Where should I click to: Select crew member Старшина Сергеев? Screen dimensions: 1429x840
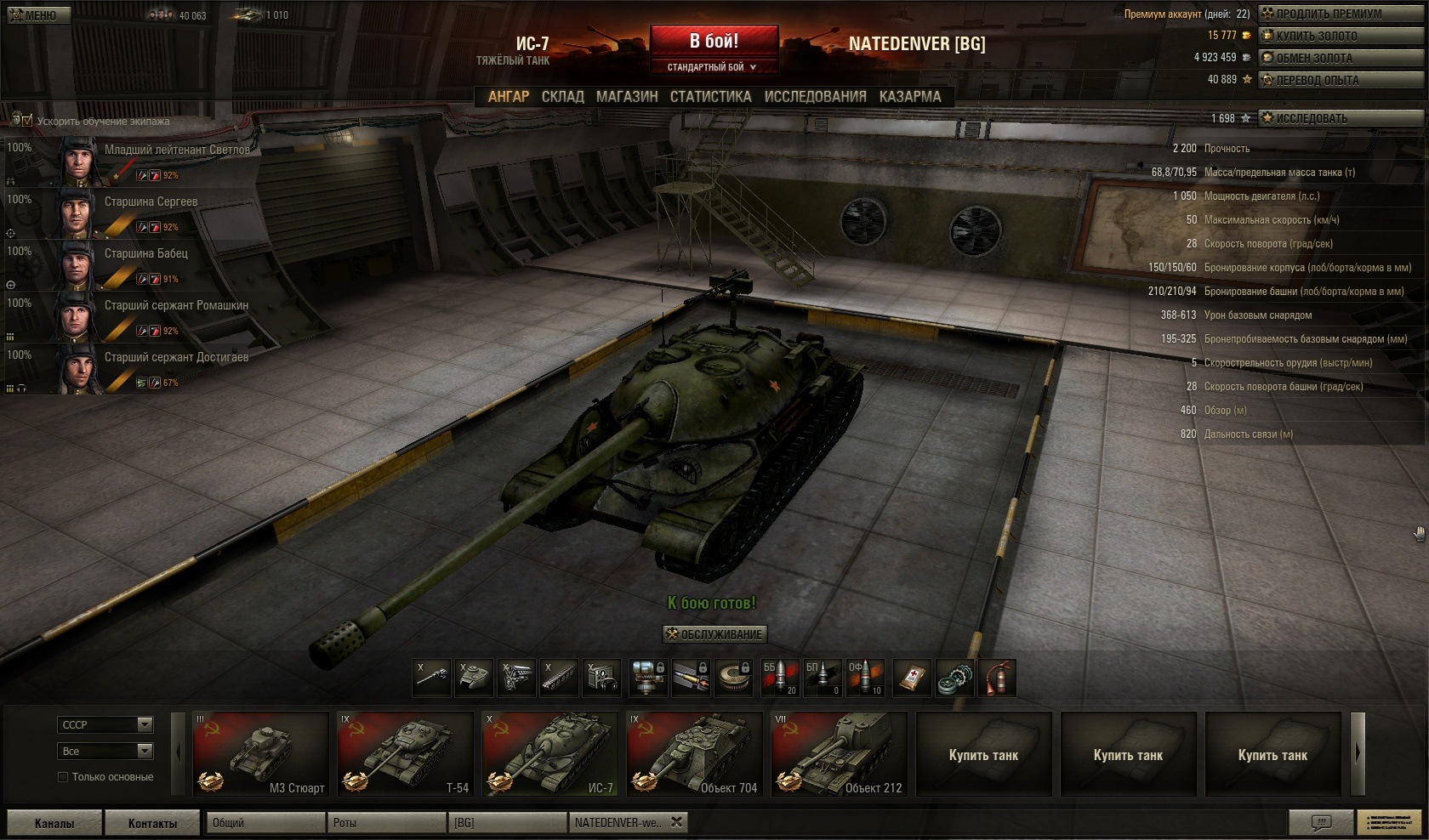(151, 202)
